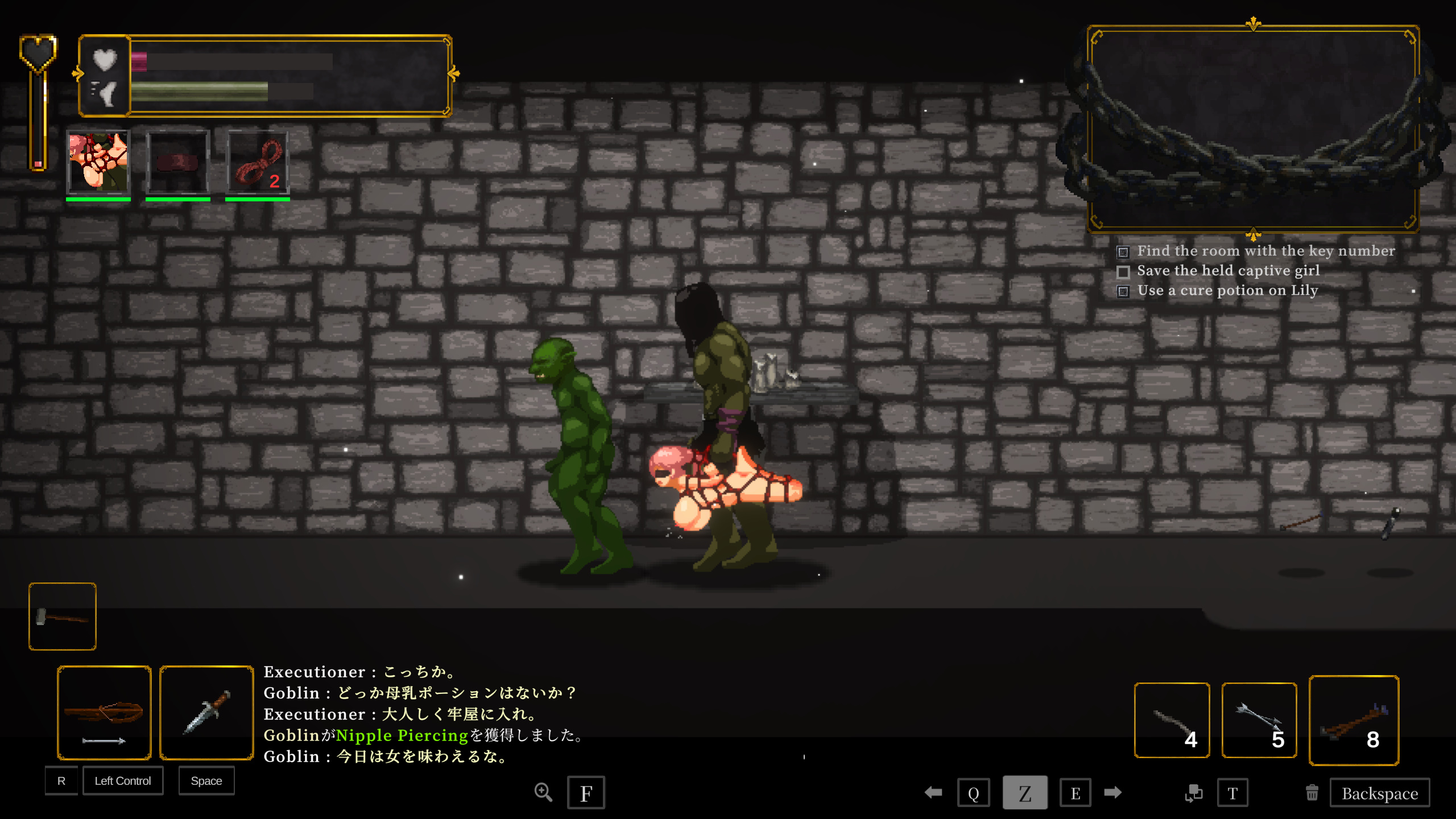Click the left arrow to cycle items backward
1456x819 pixels.
click(933, 792)
